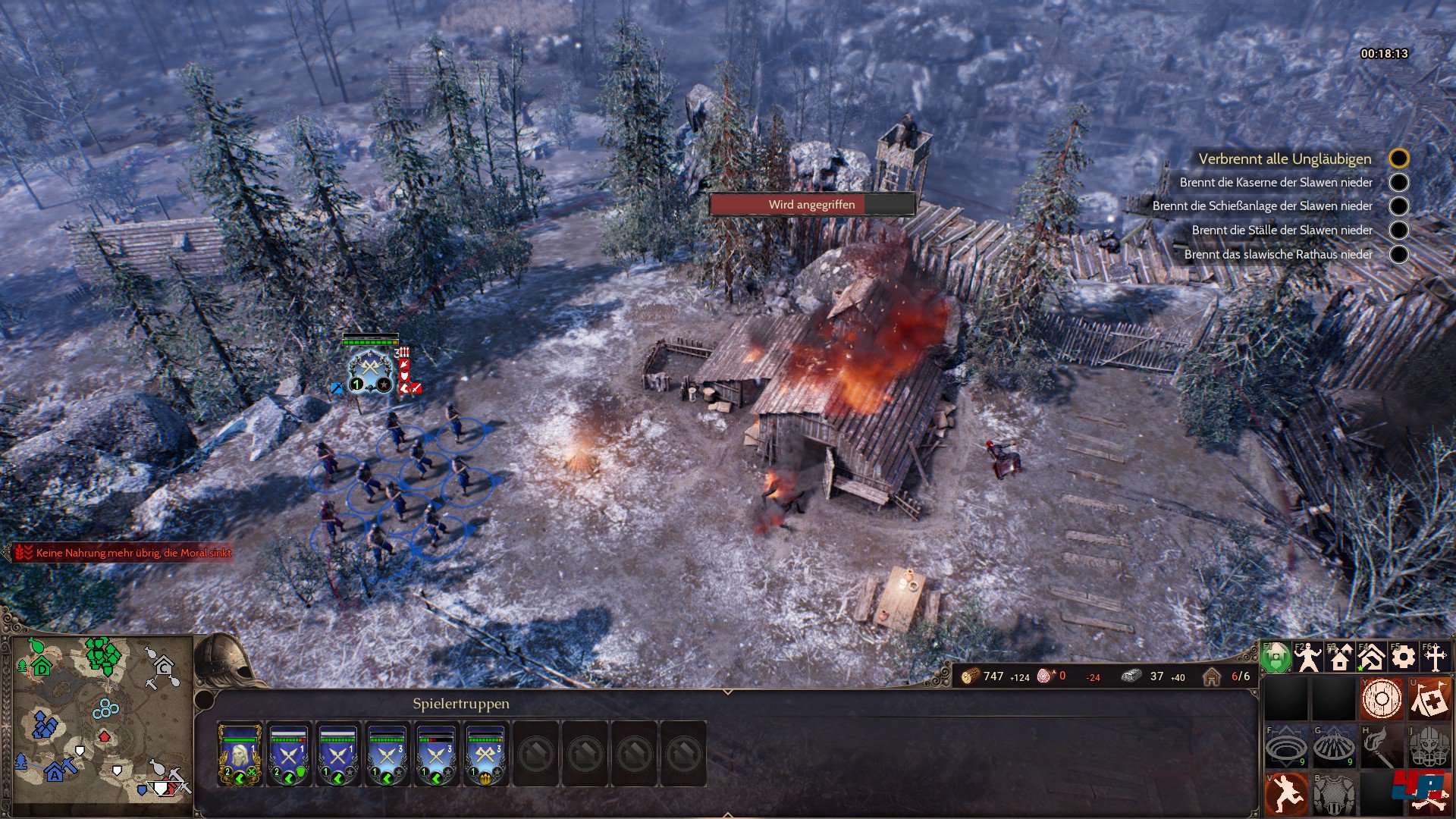Click the green F1 town icon
1456x819 pixels.
(1276, 657)
